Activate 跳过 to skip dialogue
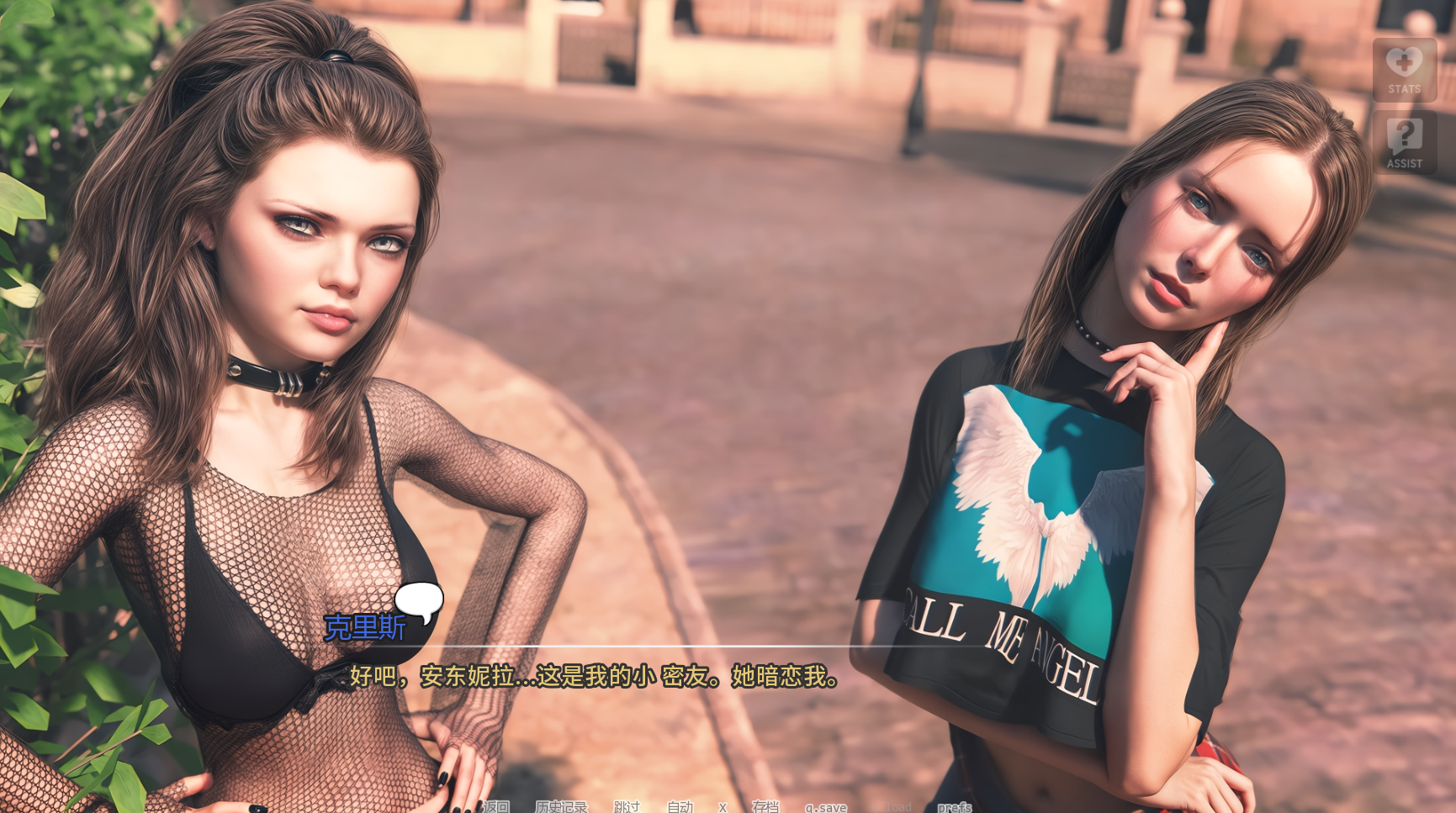This screenshot has height=813, width=1456. click(x=627, y=806)
